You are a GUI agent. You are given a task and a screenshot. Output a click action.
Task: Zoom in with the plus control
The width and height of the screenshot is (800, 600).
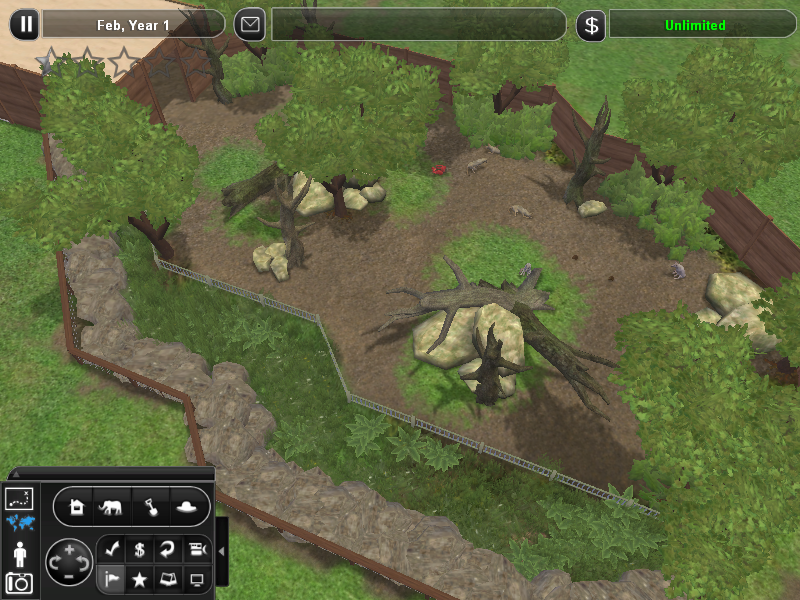coord(68,549)
